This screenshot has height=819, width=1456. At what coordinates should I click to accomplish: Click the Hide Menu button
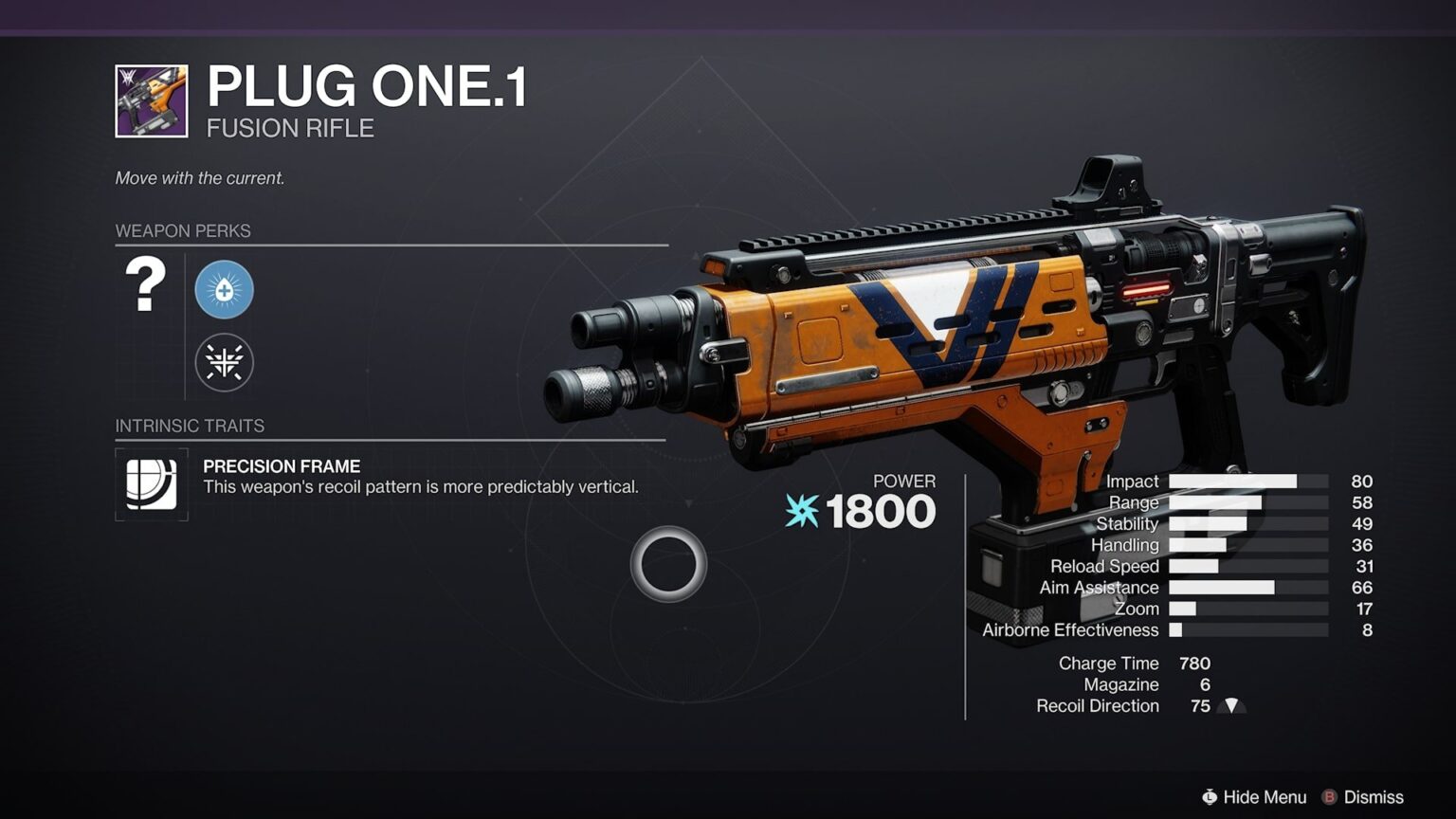[x=1253, y=797]
